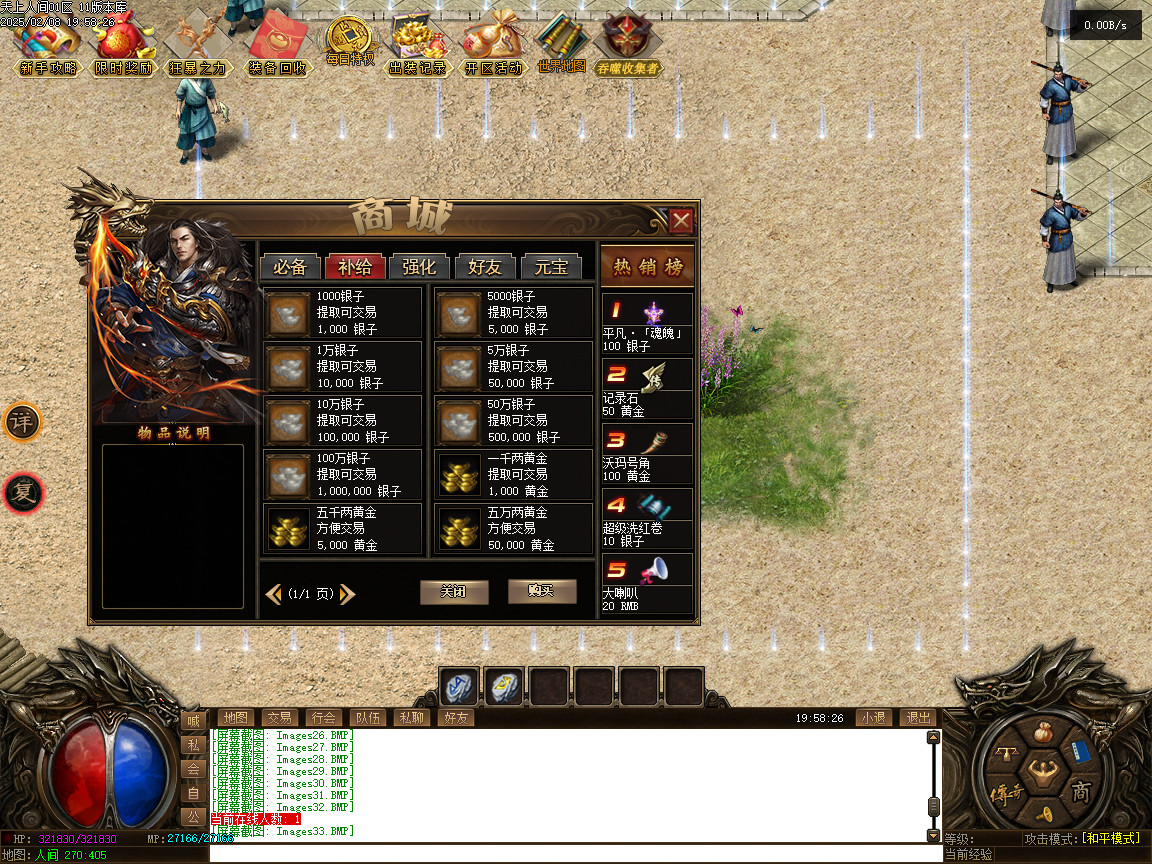Select hot-seller 记录石 entry

click(x=647, y=388)
